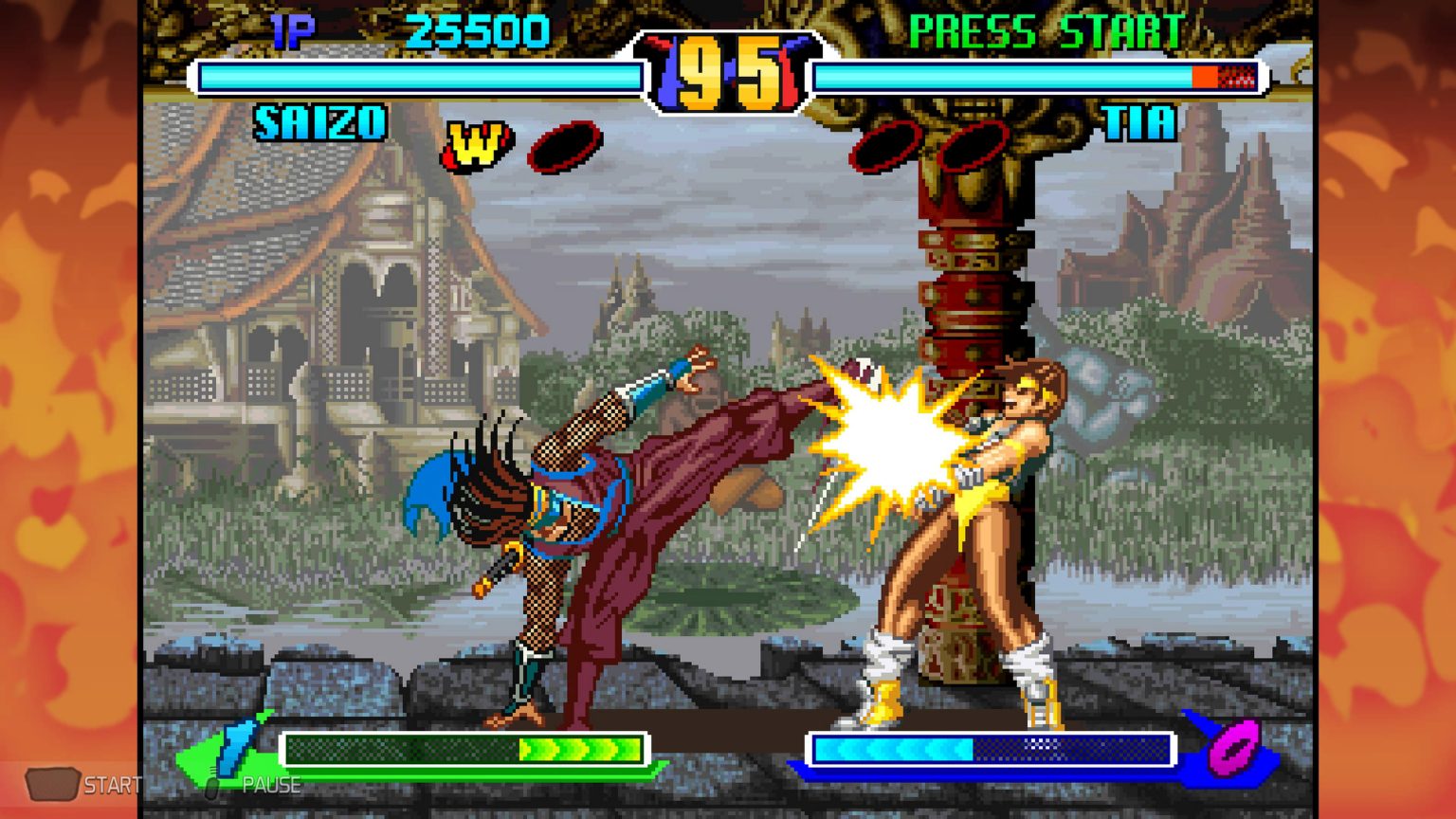Click the leftmost red oval above Tia's health bar
This screenshot has width=1456, height=819.
[883, 147]
